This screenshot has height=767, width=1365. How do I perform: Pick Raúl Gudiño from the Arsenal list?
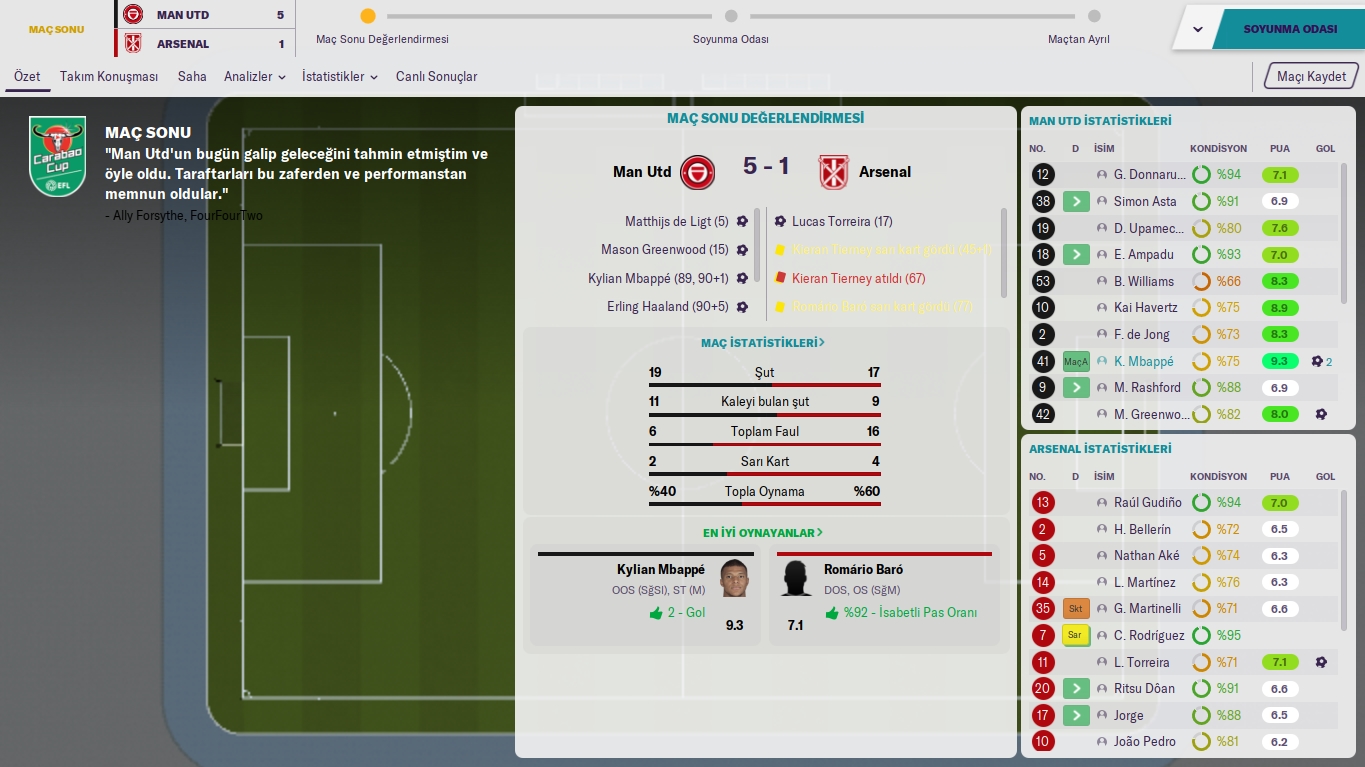(1147, 503)
